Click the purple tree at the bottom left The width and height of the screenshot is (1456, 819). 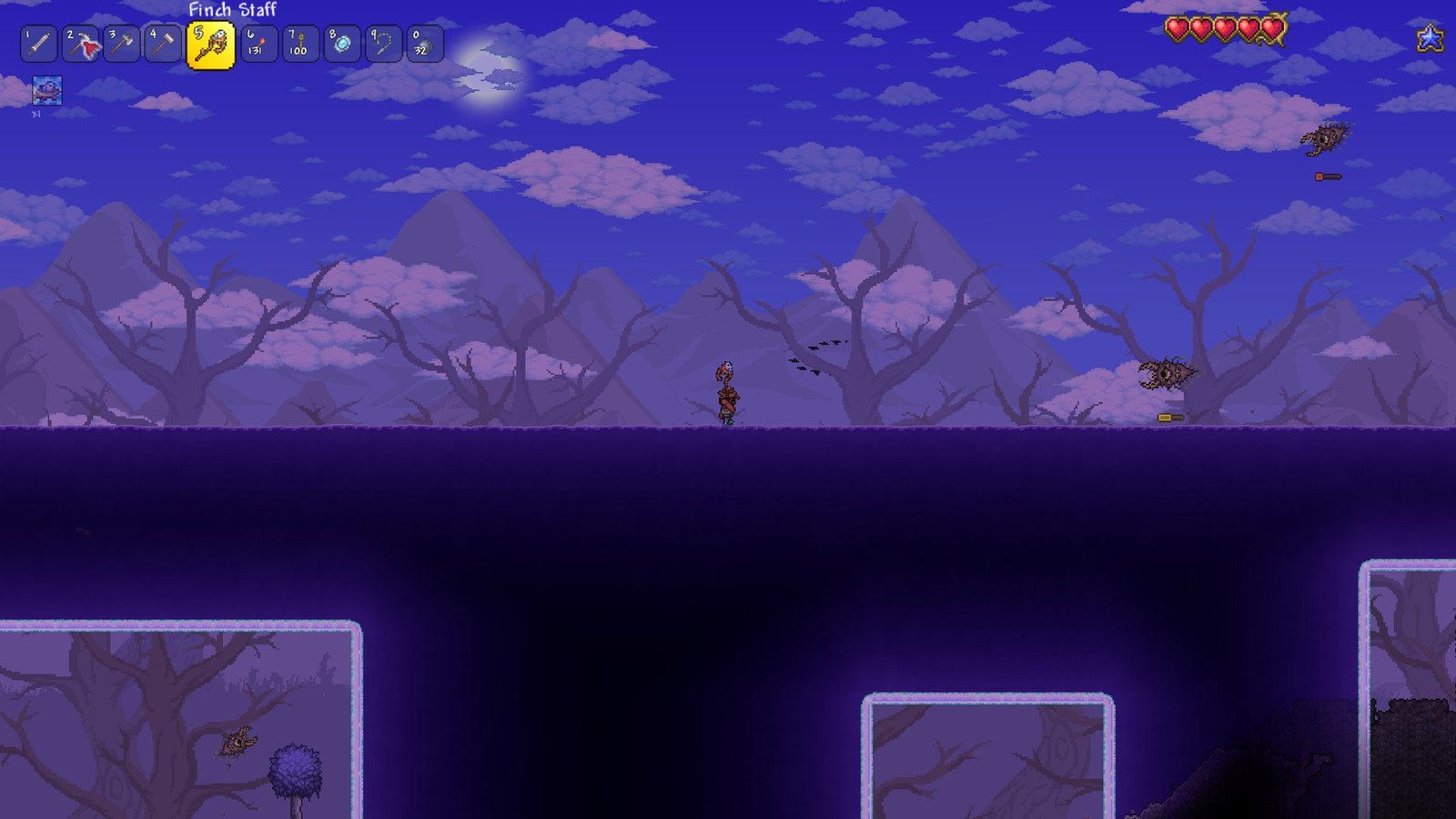click(x=296, y=769)
